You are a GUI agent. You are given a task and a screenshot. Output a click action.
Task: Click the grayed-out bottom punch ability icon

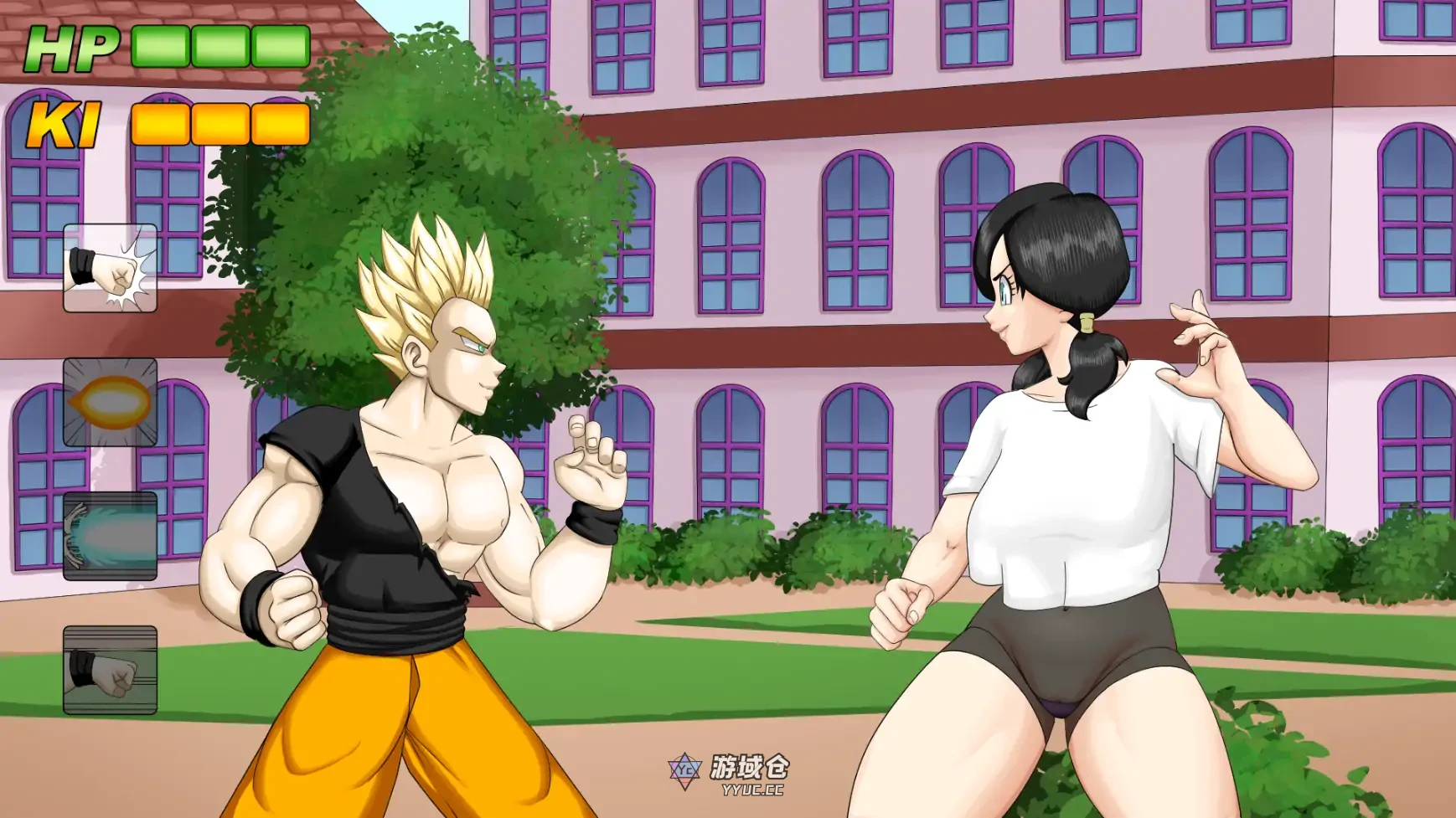coord(109,670)
